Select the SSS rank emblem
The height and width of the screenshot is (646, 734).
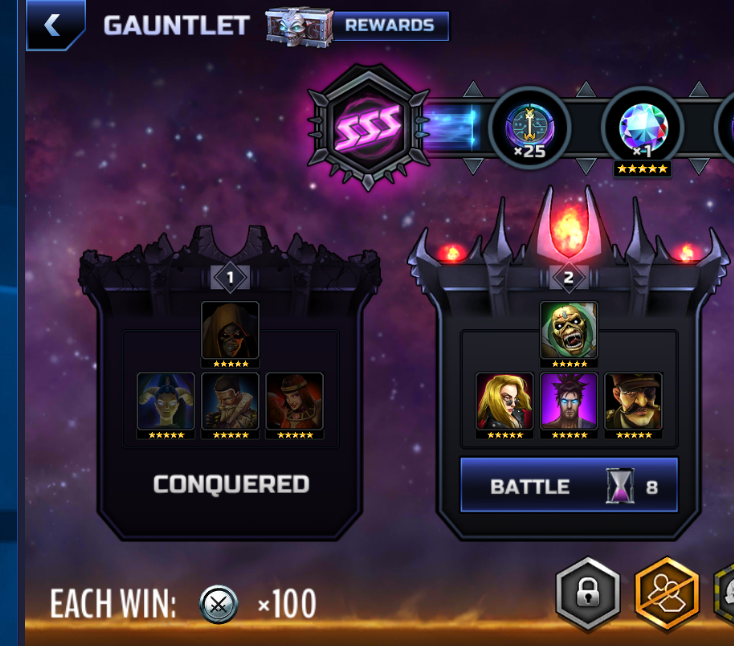[369, 126]
